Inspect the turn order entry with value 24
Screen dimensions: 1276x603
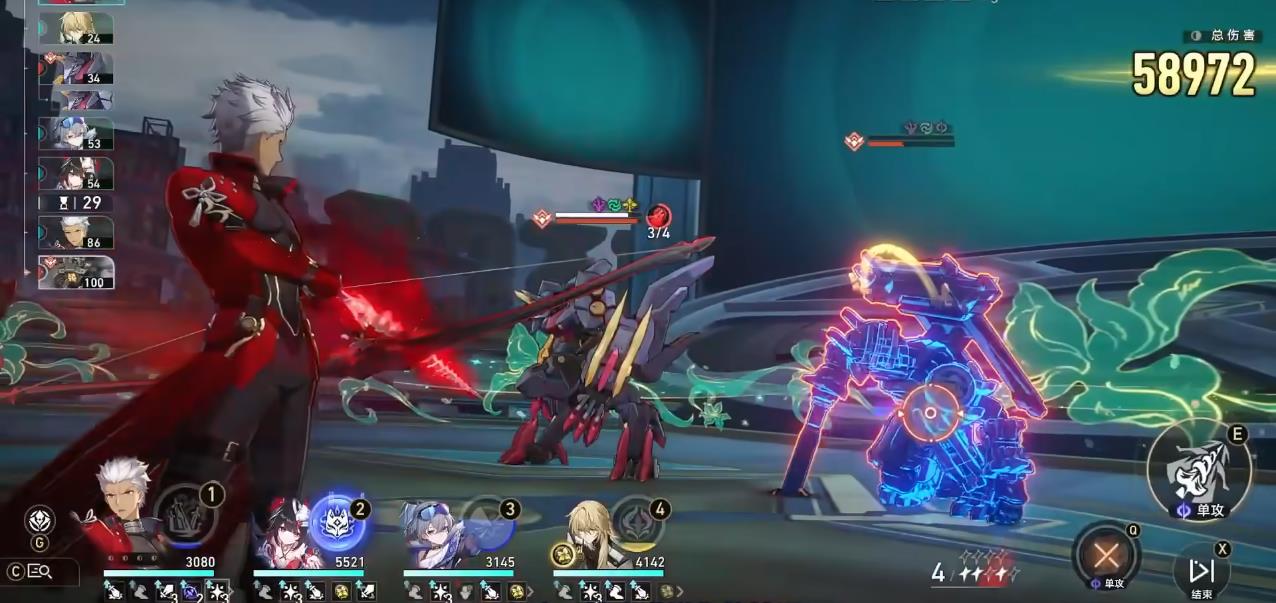click(x=76, y=29)
